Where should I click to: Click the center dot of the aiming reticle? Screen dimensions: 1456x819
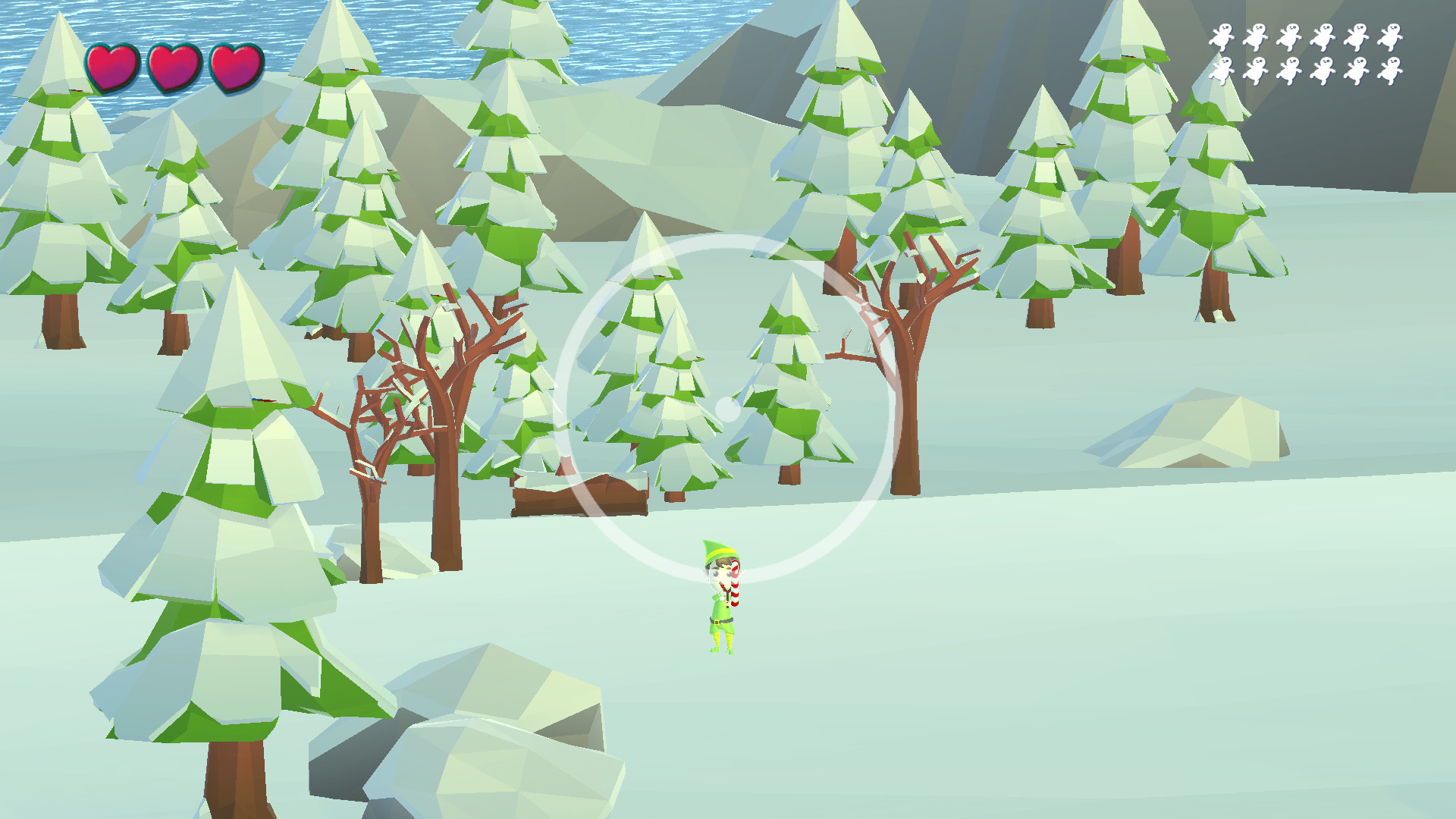coord(729,408)
